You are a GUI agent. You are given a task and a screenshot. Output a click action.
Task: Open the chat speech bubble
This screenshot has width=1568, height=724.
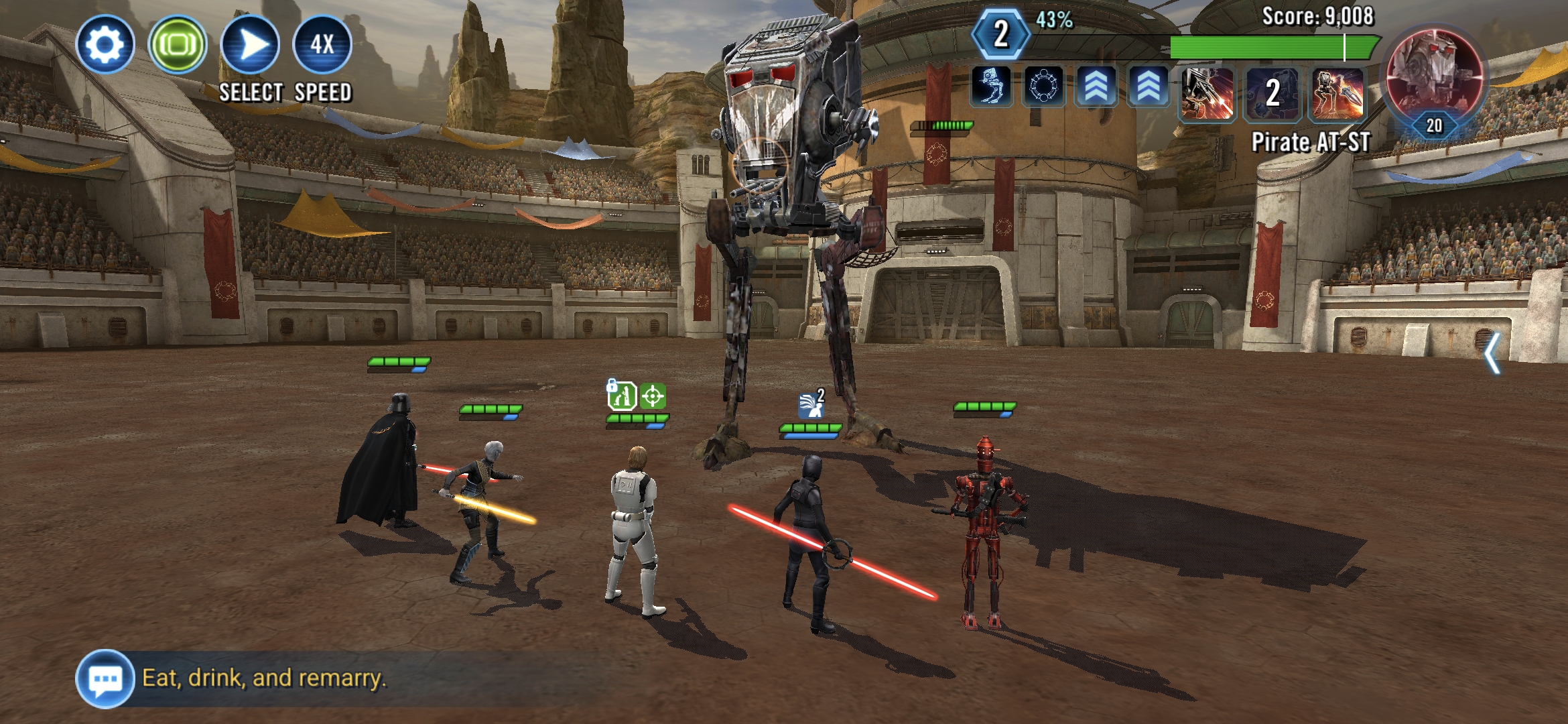[x=105, y=678]
